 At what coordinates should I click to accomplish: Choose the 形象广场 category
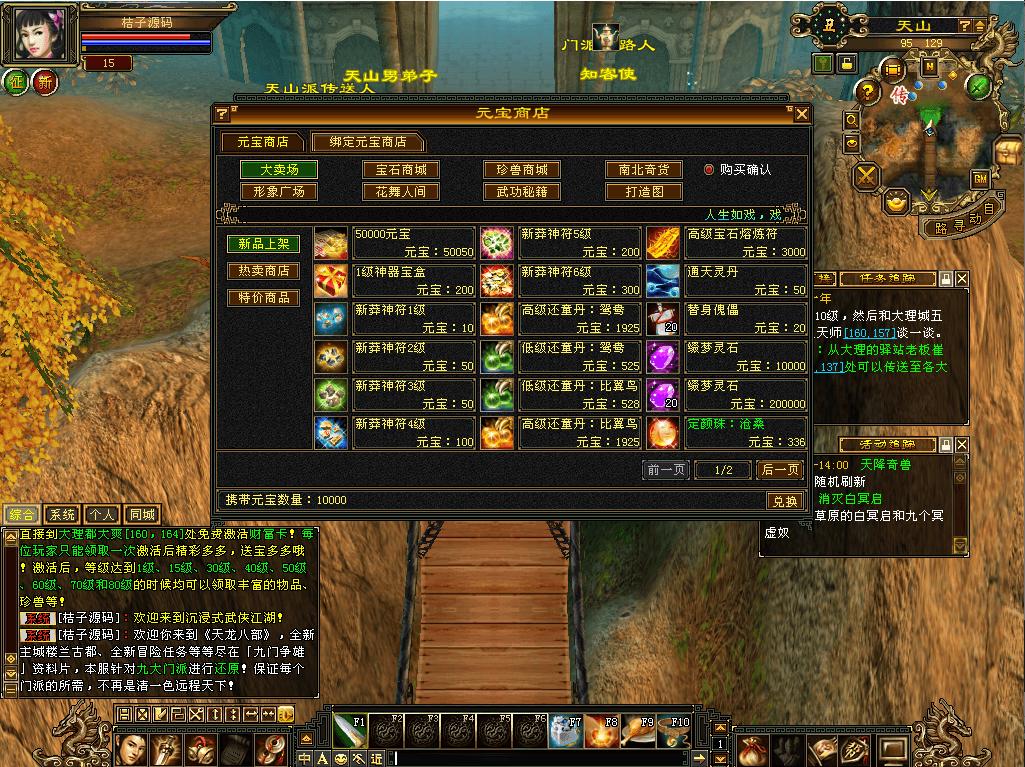[279, 191]
